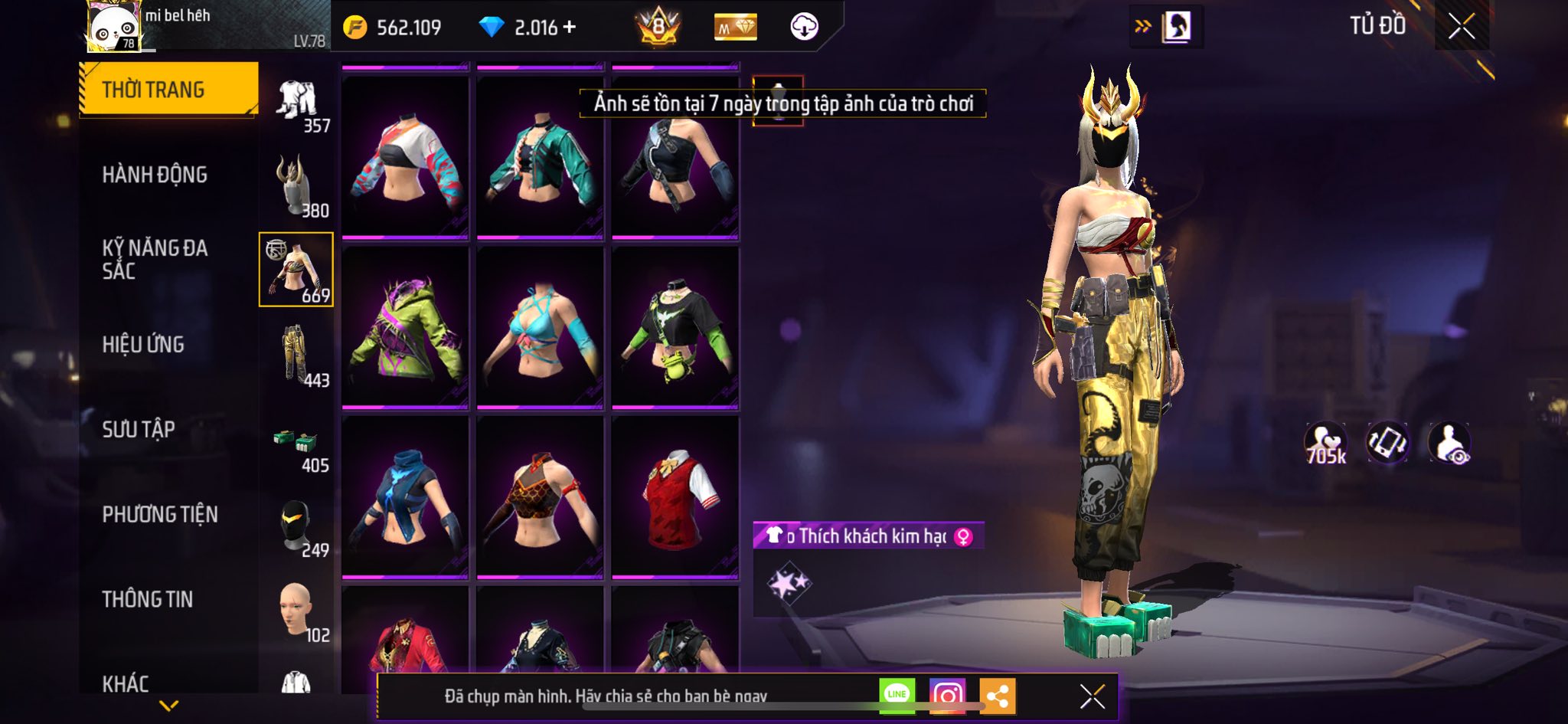Show the Phương Tiện category
The width and height of the screenshot is (1568, 724).
coord(160,514)
